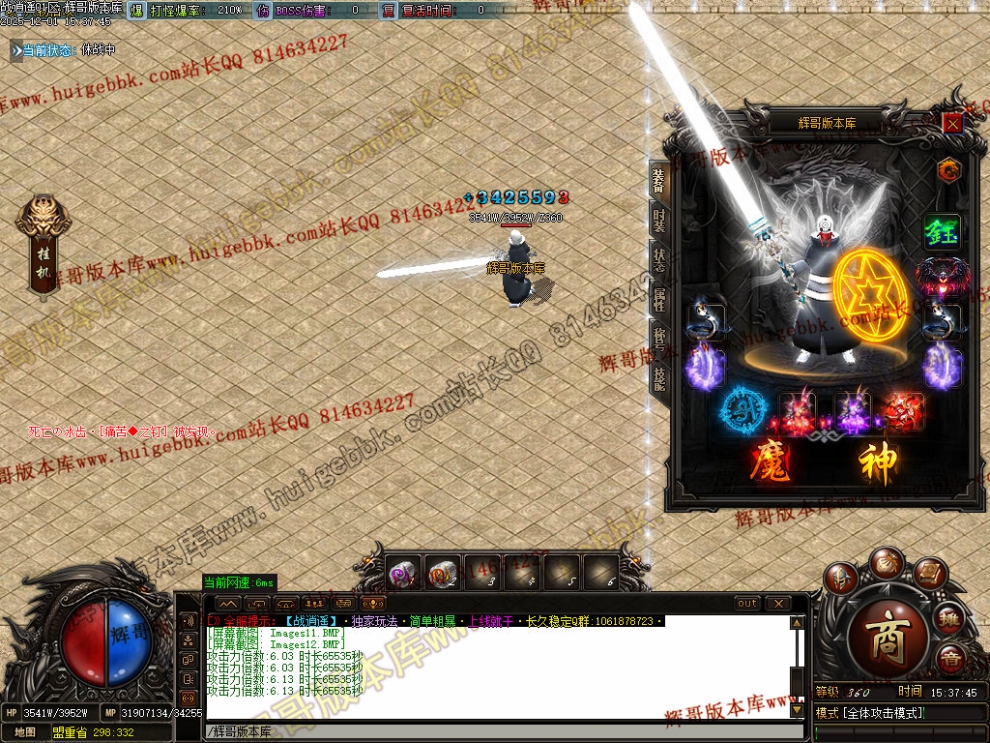Close the character equipment panel
The width and height of the screenshot is (990, 743).
tap(952, 123)
